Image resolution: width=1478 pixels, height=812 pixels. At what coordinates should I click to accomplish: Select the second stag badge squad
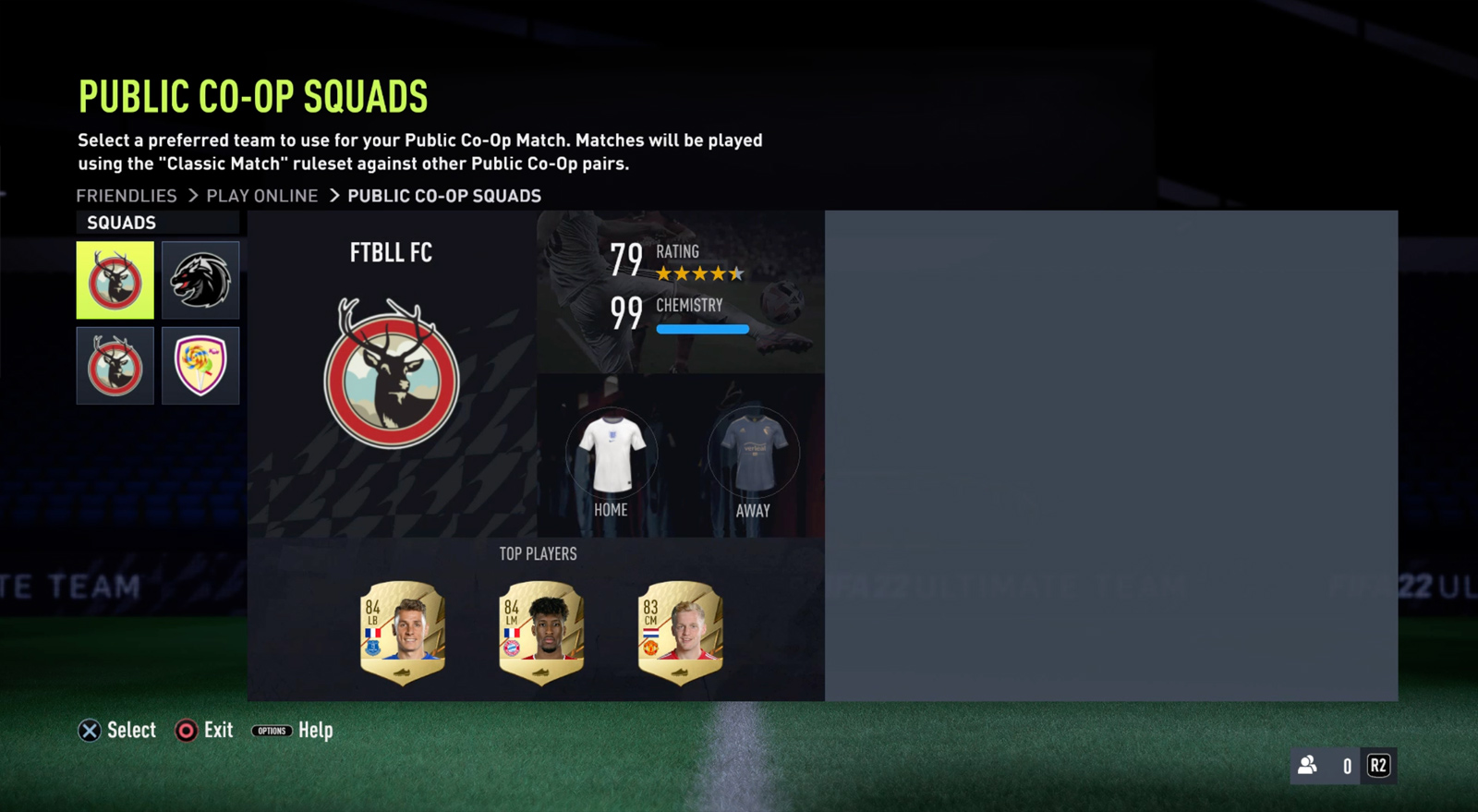pyautogui.click(x=115, y=366)
